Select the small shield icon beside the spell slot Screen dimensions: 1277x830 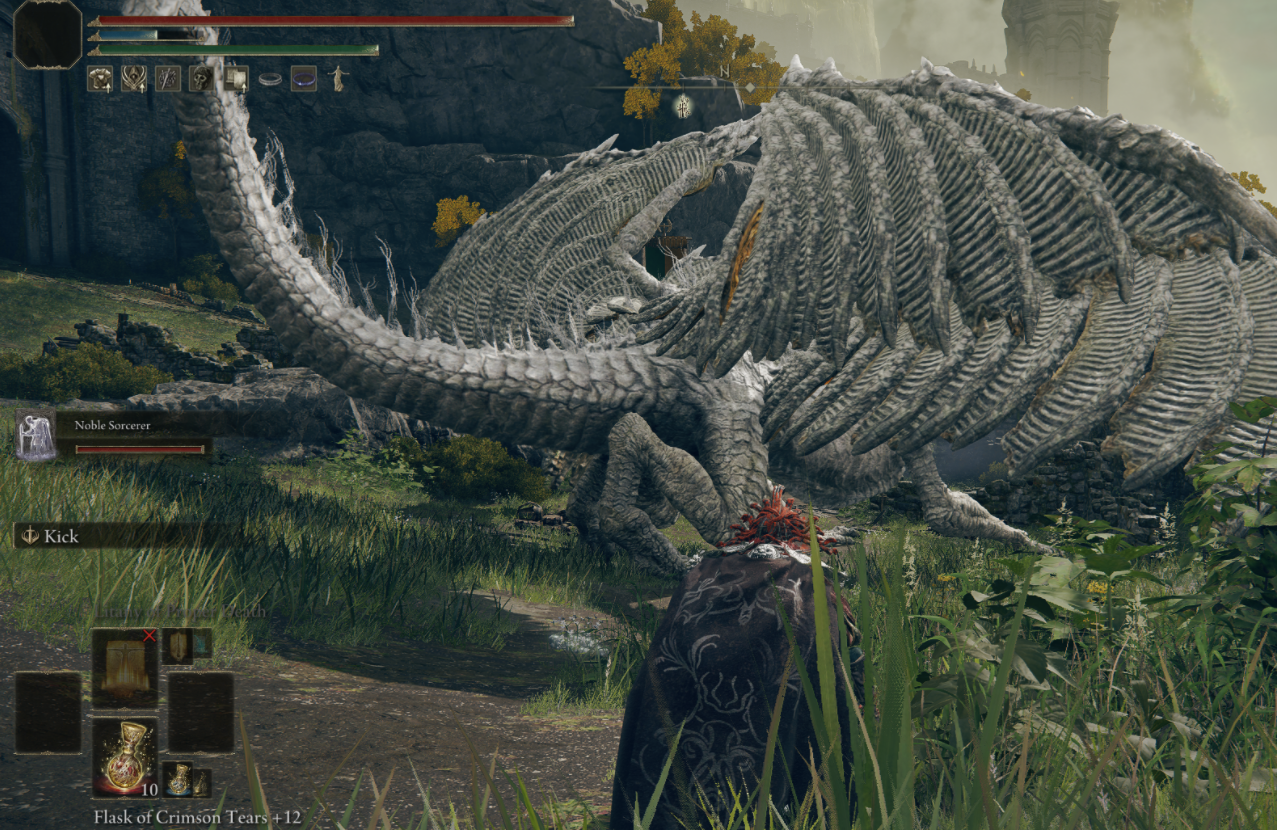tap(178, 646)
